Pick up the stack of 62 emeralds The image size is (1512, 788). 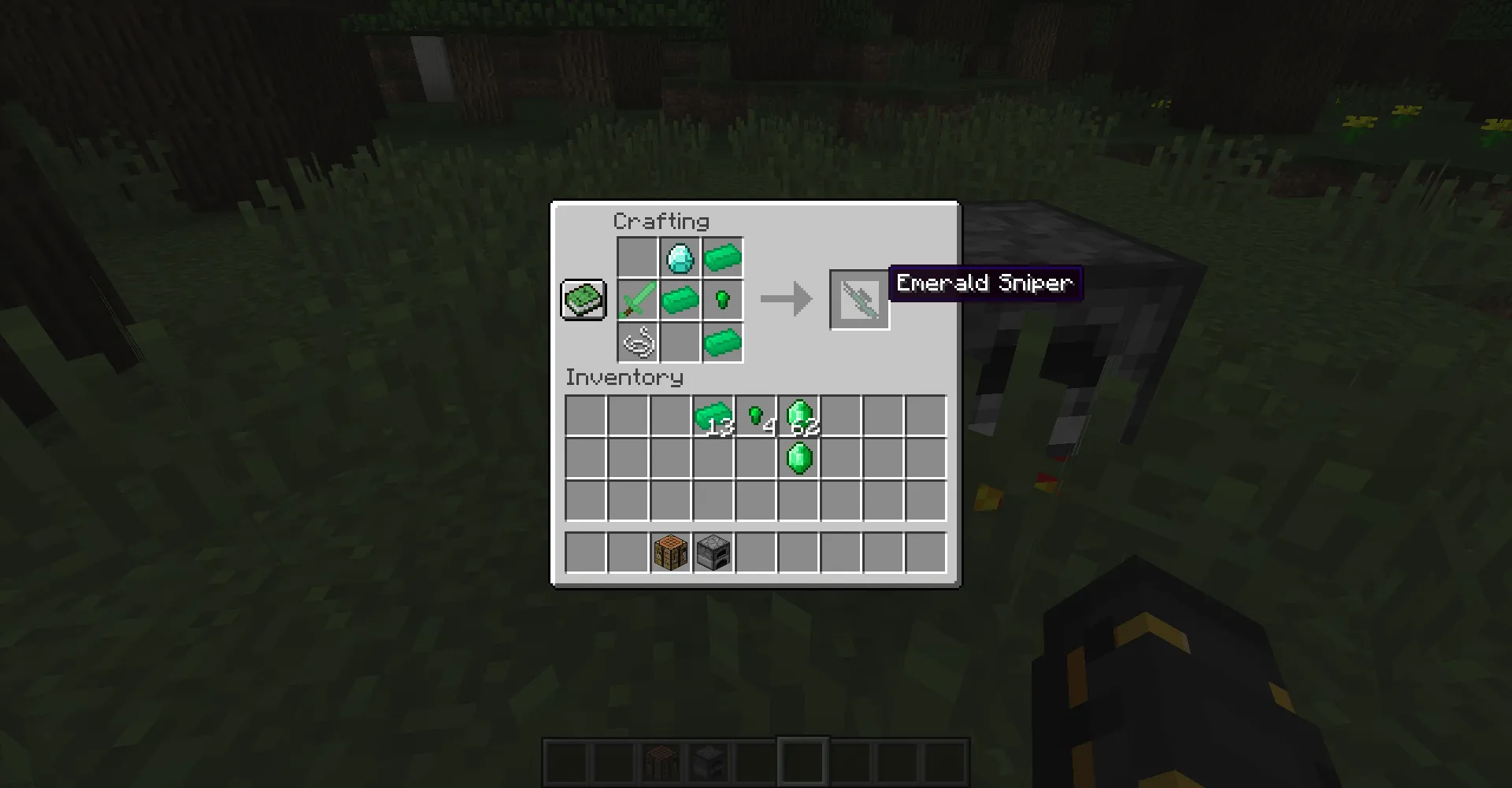(799, 413)
